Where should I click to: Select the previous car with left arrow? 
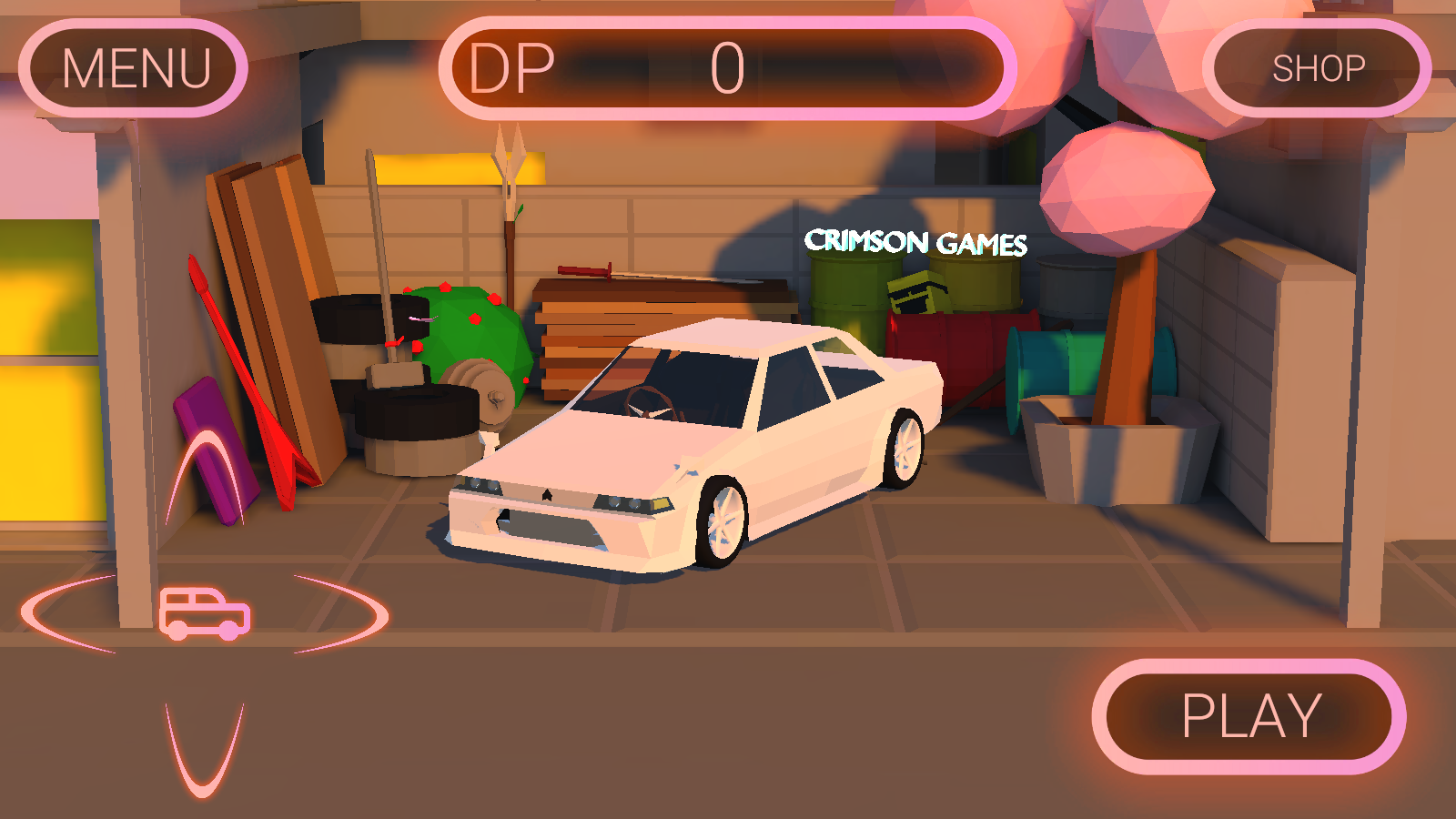click(66, 614)
